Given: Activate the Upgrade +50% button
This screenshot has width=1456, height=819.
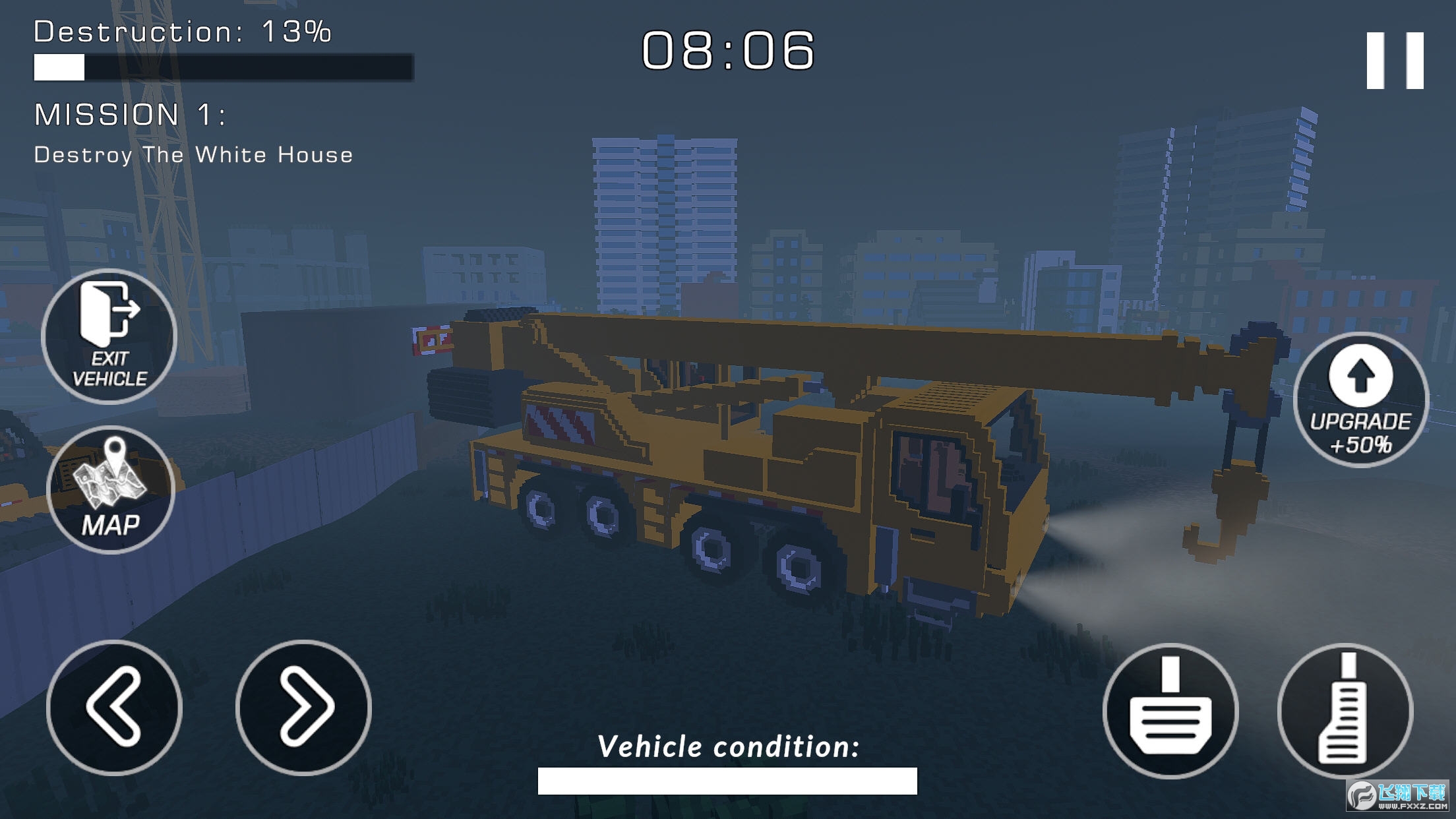Looking at the screenshot, I should pos(1360,400).
